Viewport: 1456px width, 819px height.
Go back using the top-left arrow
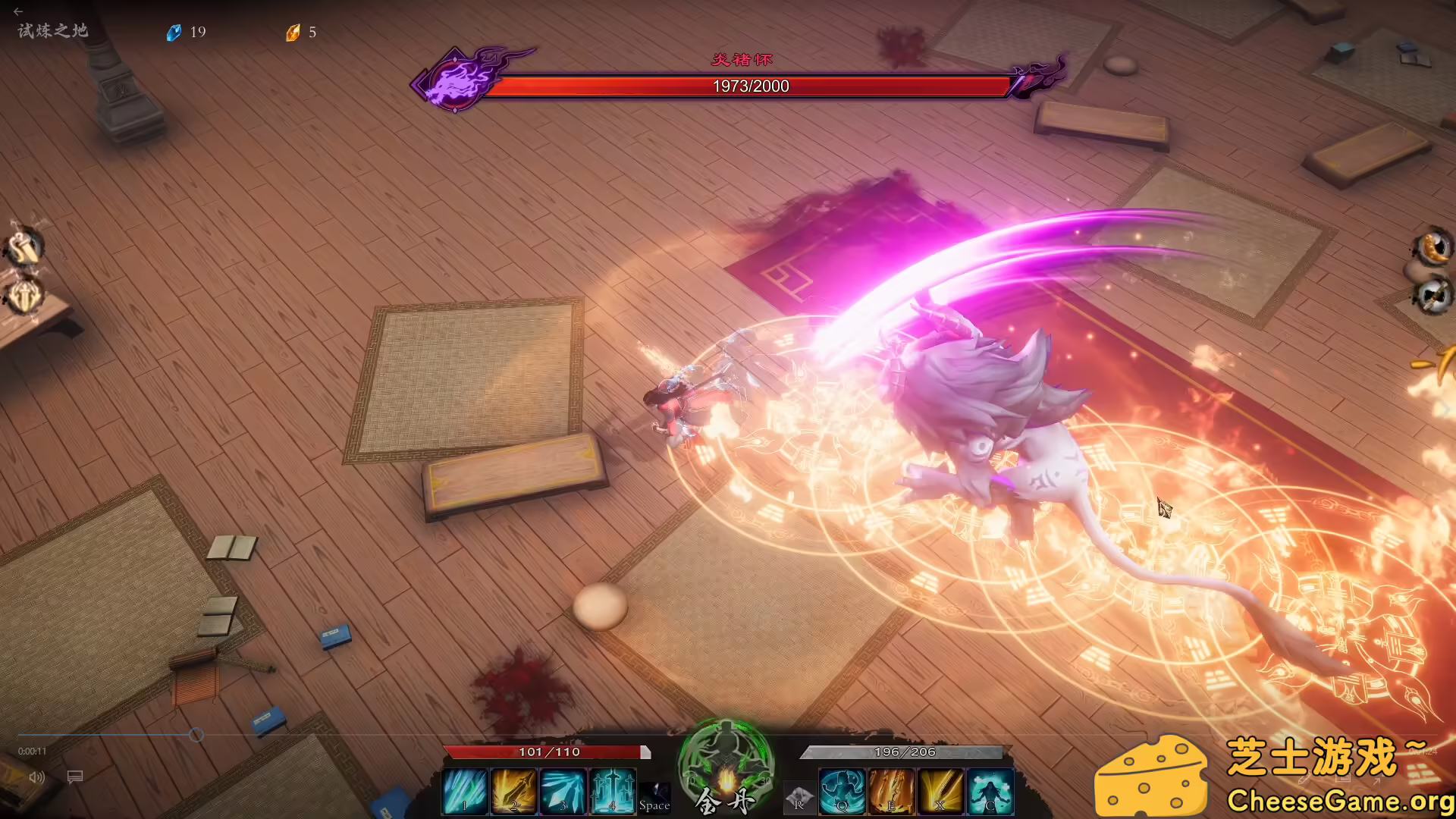[x=18, y=11]
